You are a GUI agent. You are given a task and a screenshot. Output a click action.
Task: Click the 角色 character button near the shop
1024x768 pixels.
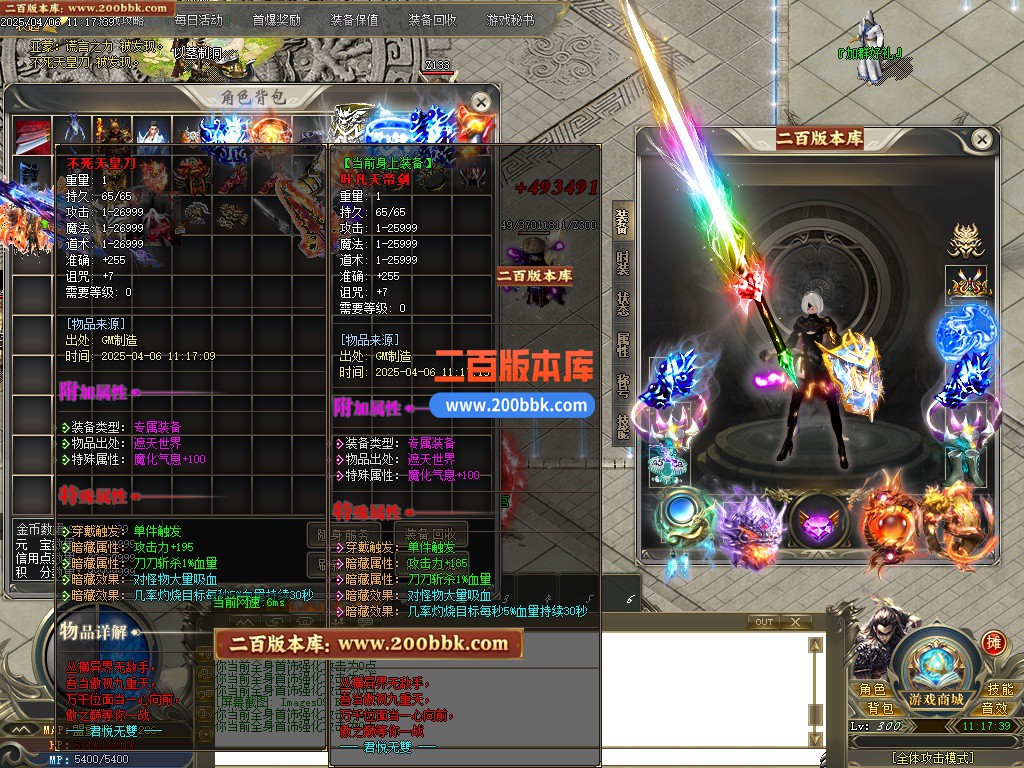coord(872,689)
